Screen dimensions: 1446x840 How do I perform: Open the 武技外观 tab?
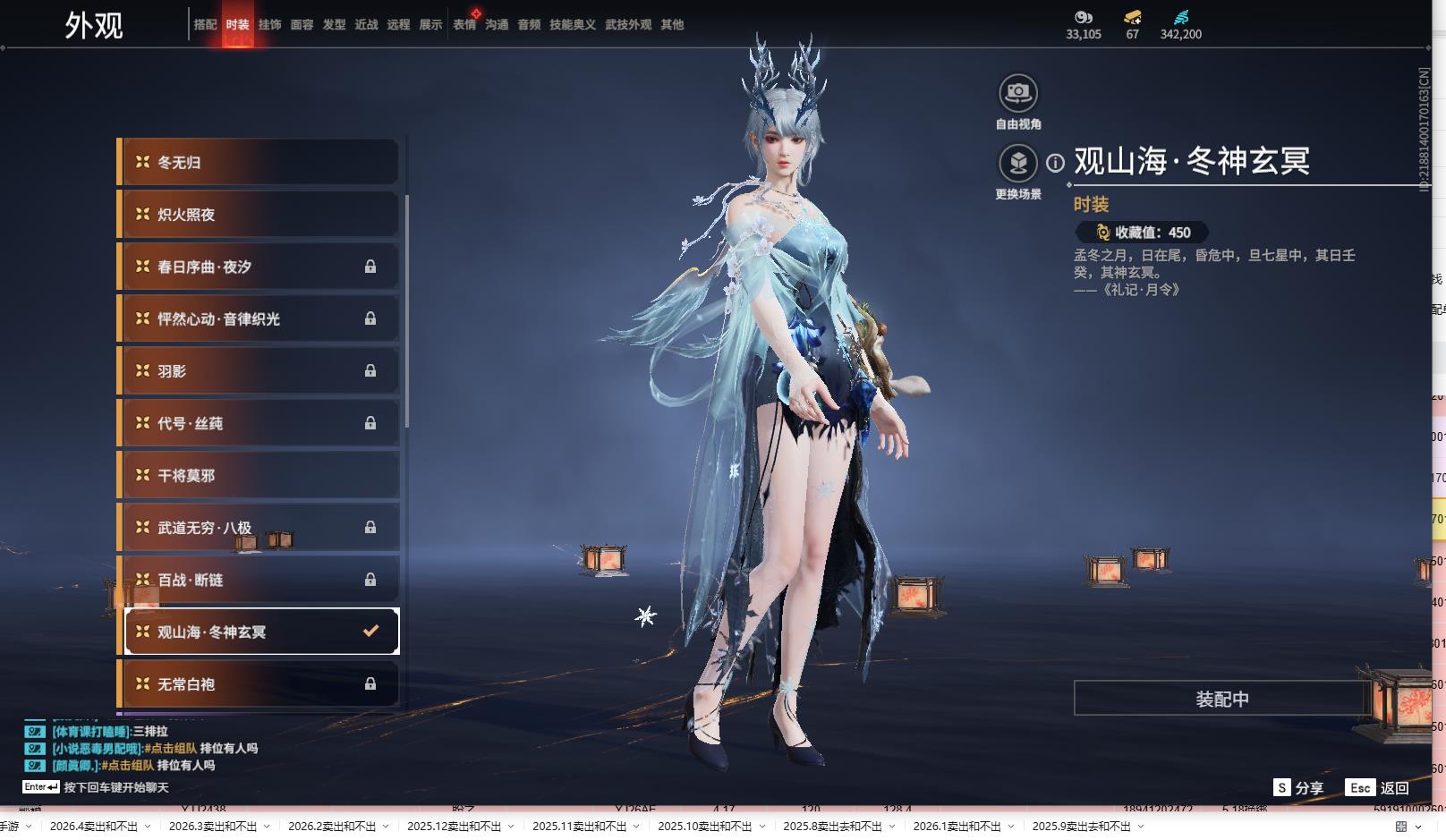(627, 25)
